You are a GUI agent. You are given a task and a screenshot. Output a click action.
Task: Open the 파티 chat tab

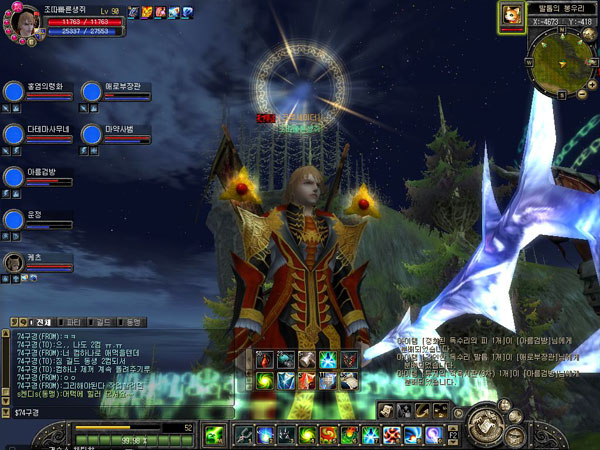73,322
